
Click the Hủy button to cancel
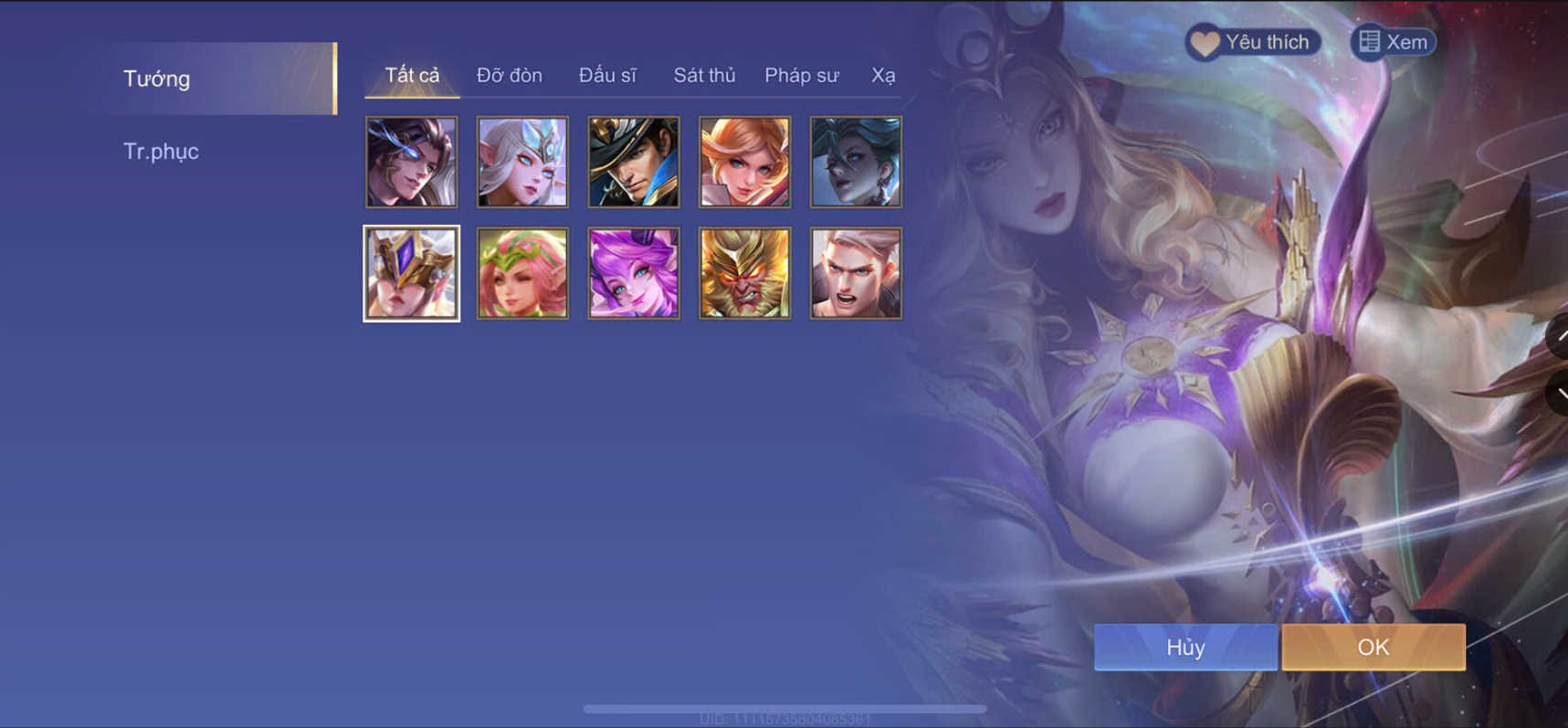[x=1184, y=647]
